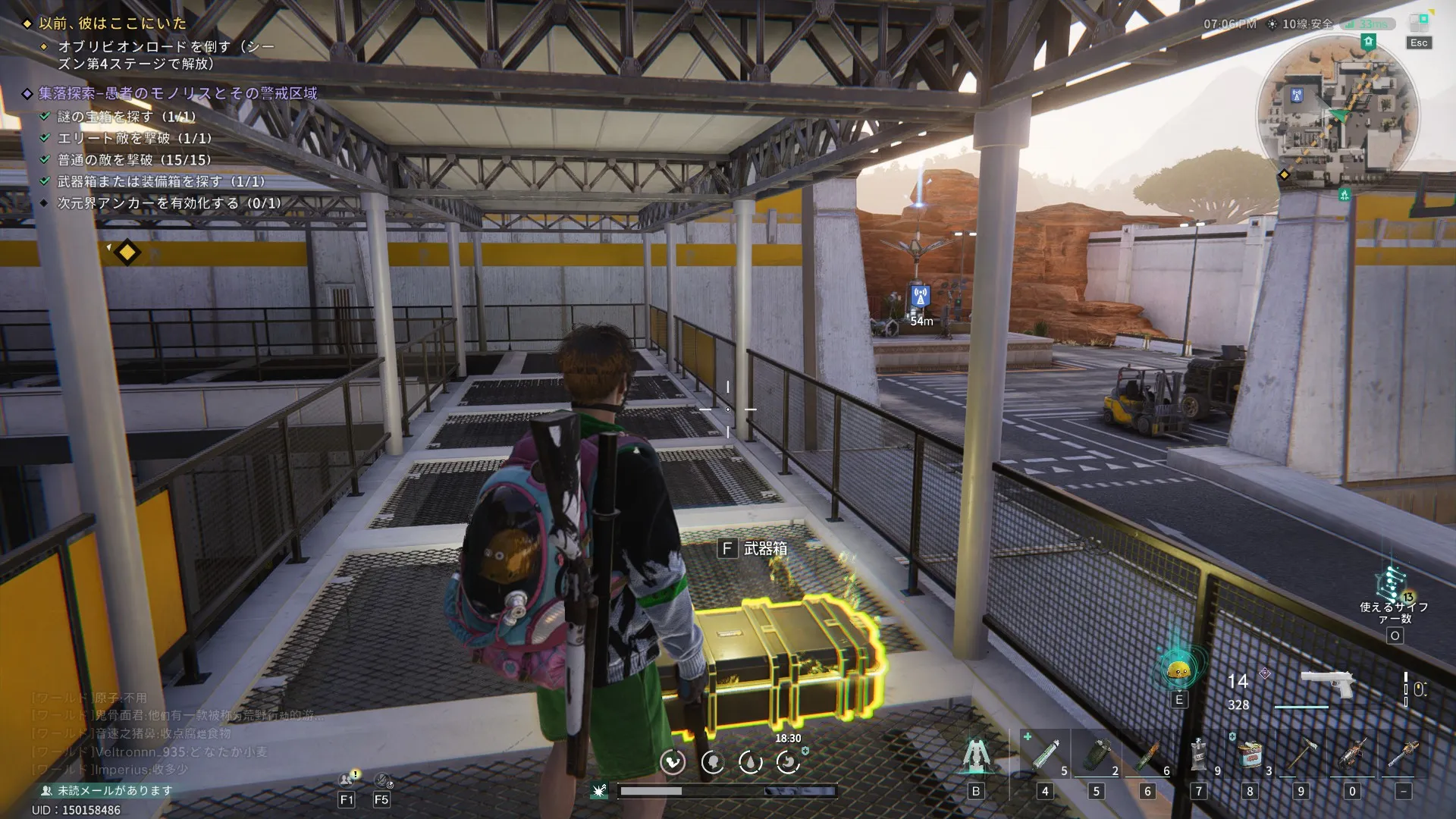Activate the yellow blob deviant ability
The width and height of the screenshot is (1456, 819).
1178,670
